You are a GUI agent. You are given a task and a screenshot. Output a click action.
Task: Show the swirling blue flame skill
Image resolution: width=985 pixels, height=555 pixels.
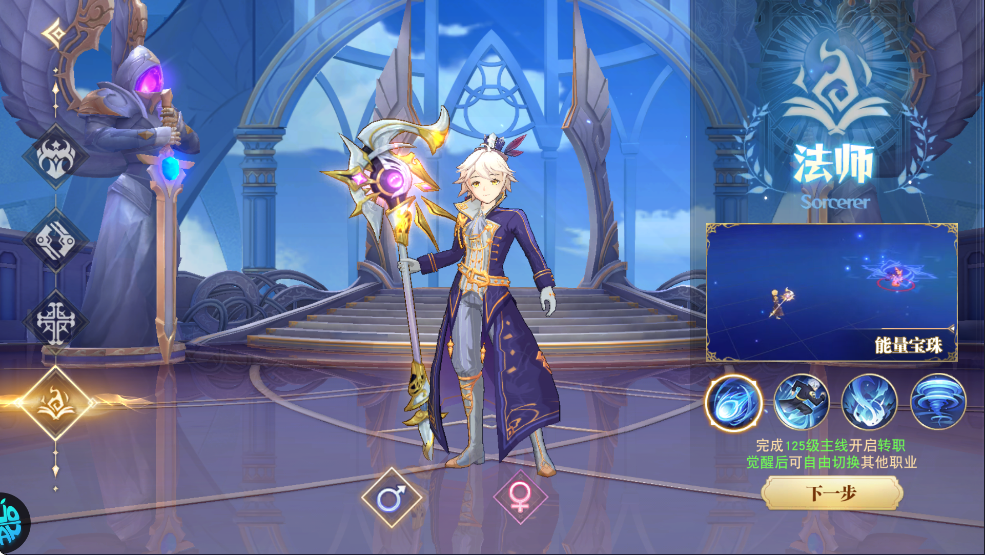pos(869,402)
